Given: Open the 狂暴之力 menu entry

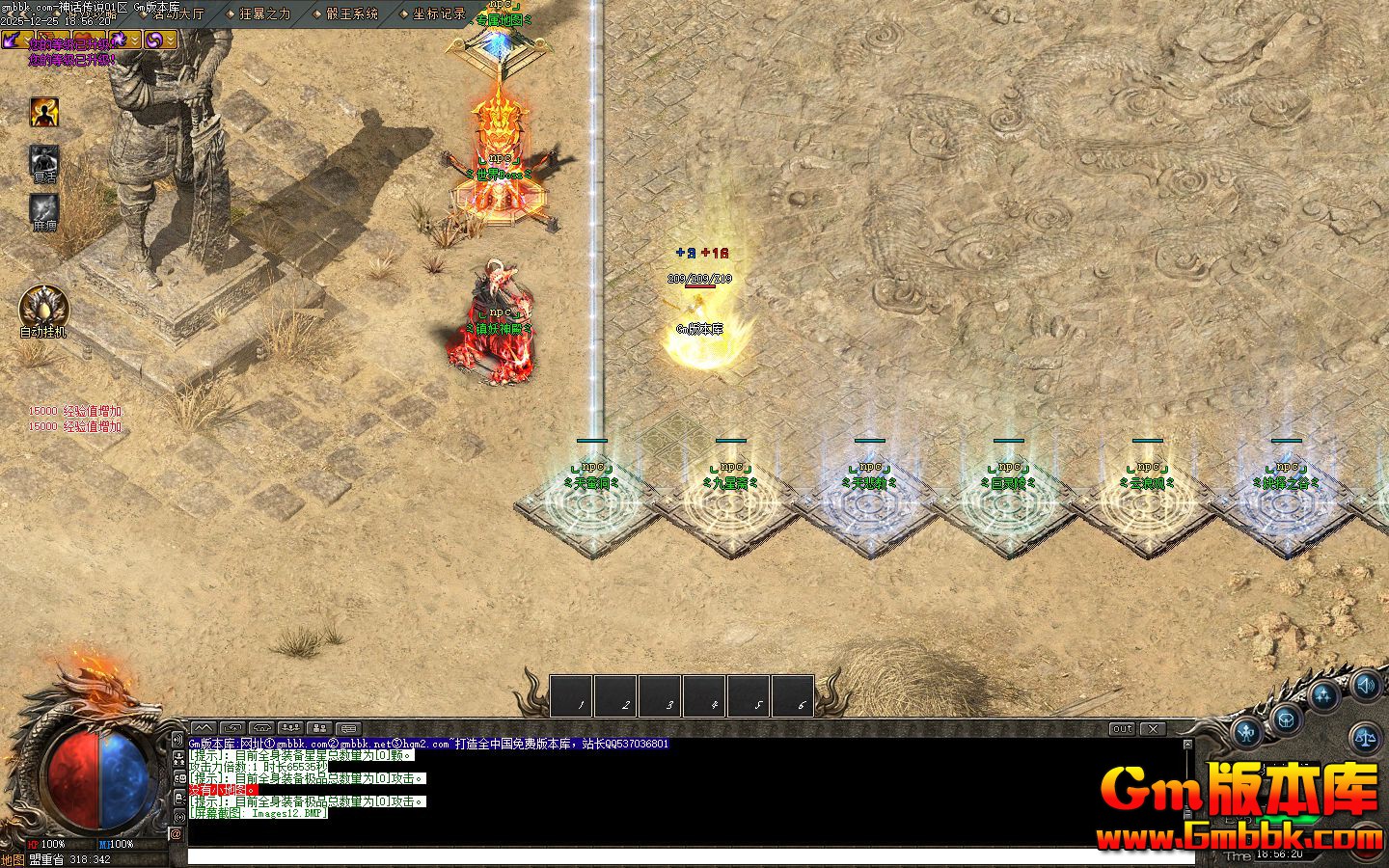Looking at the screenshot, I should click(x=263, y=14).
